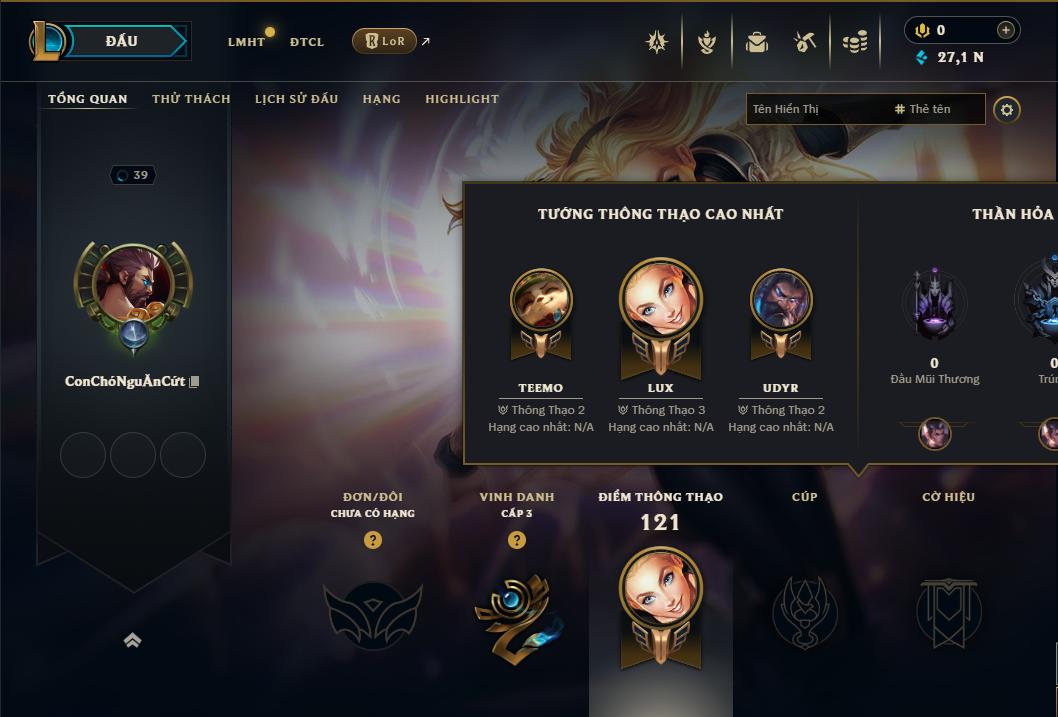Click the ĐẤU play button
This screenshot has height=717, width=1058.
[122, 41]
